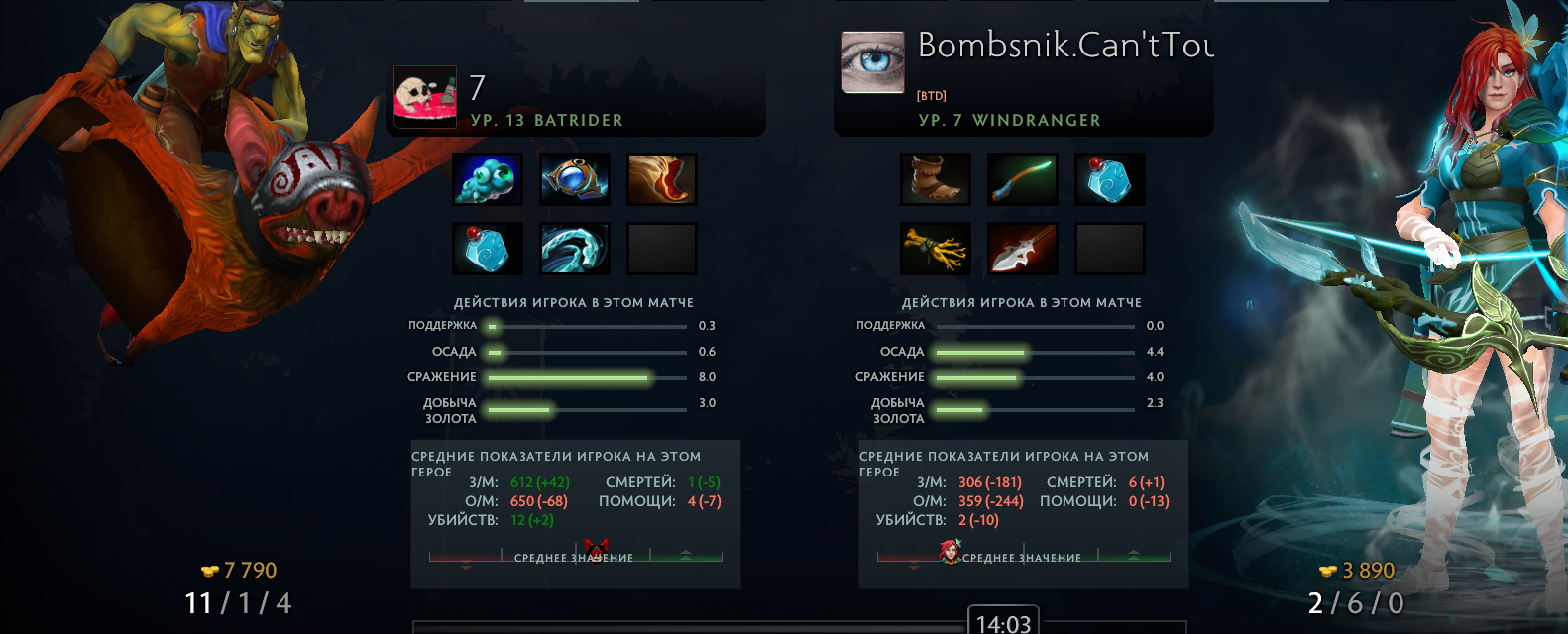Inspect Windranger's green-tipped Magic Wand
The image size is (1568, 634).
click(1023, 179)
